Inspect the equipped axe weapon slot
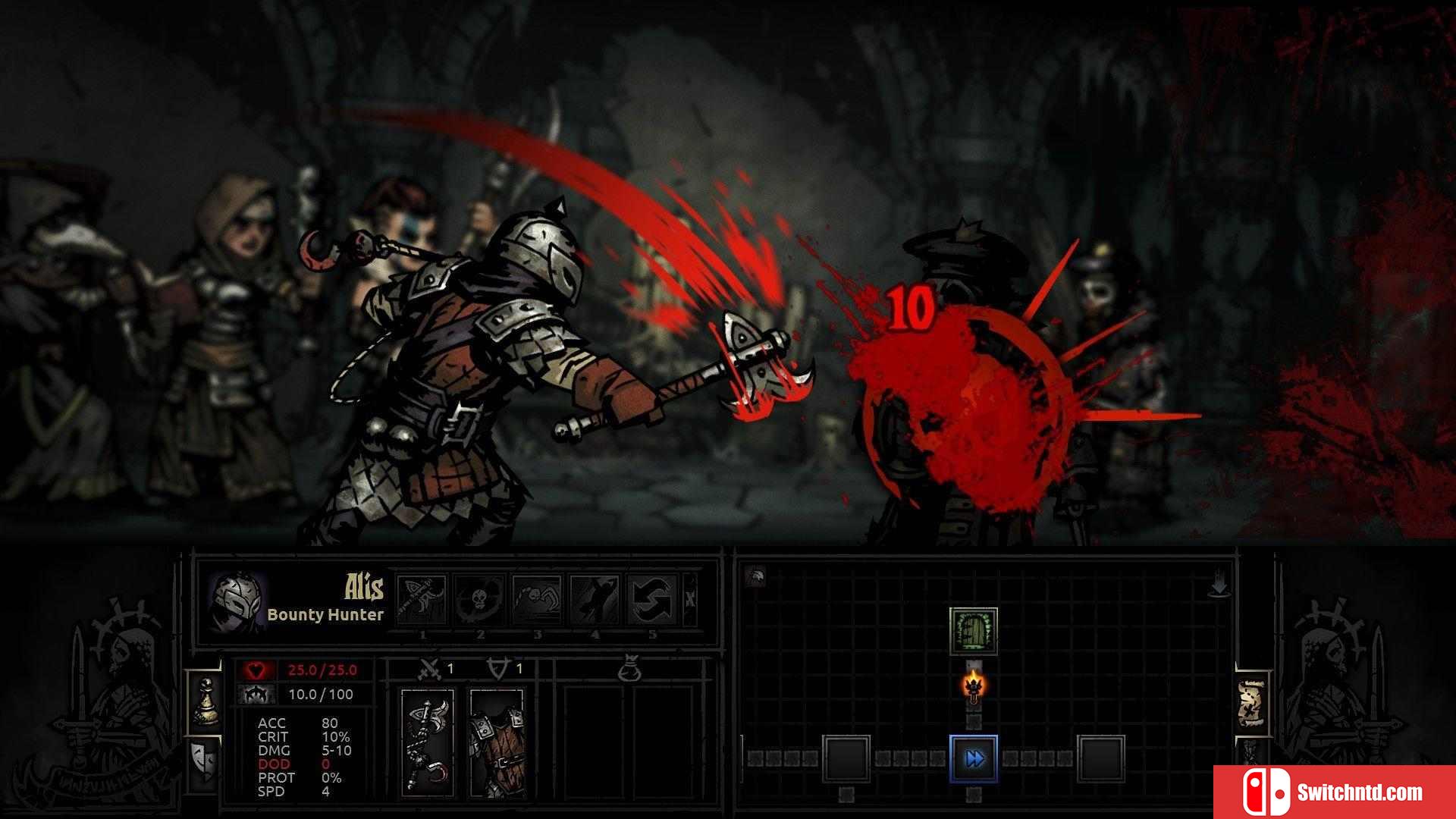This screenshot has width=1456, height=819. [x=428, y=742]
